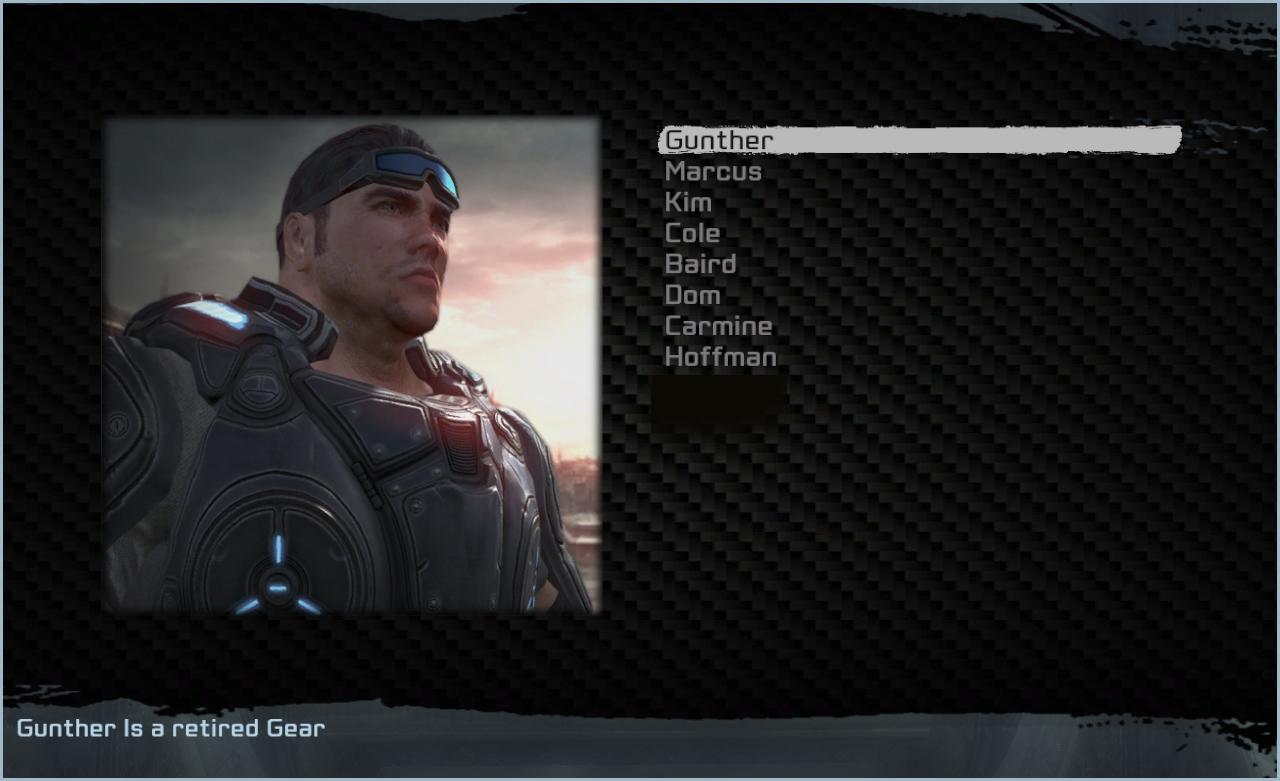Choose Cole in the character roster
Viewport: 1280px width, 781px height.
693,233
